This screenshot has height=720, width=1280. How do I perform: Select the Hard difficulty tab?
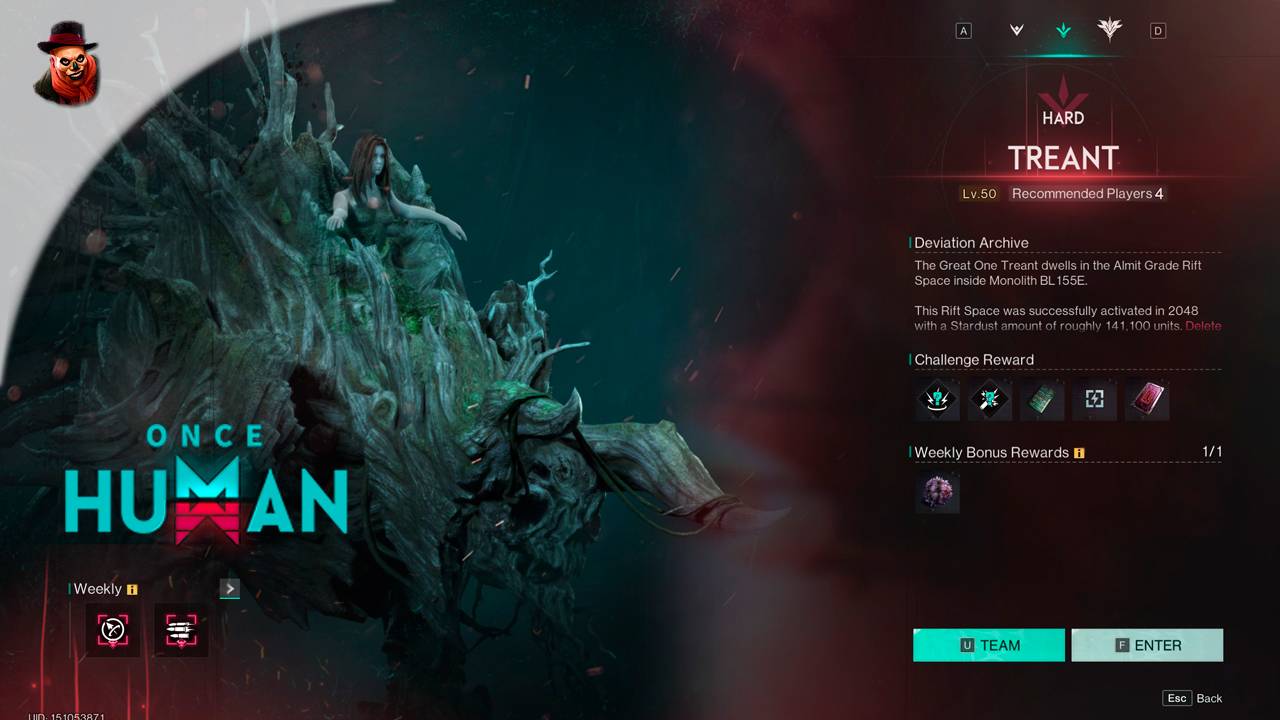click(x=1062, y=30)
